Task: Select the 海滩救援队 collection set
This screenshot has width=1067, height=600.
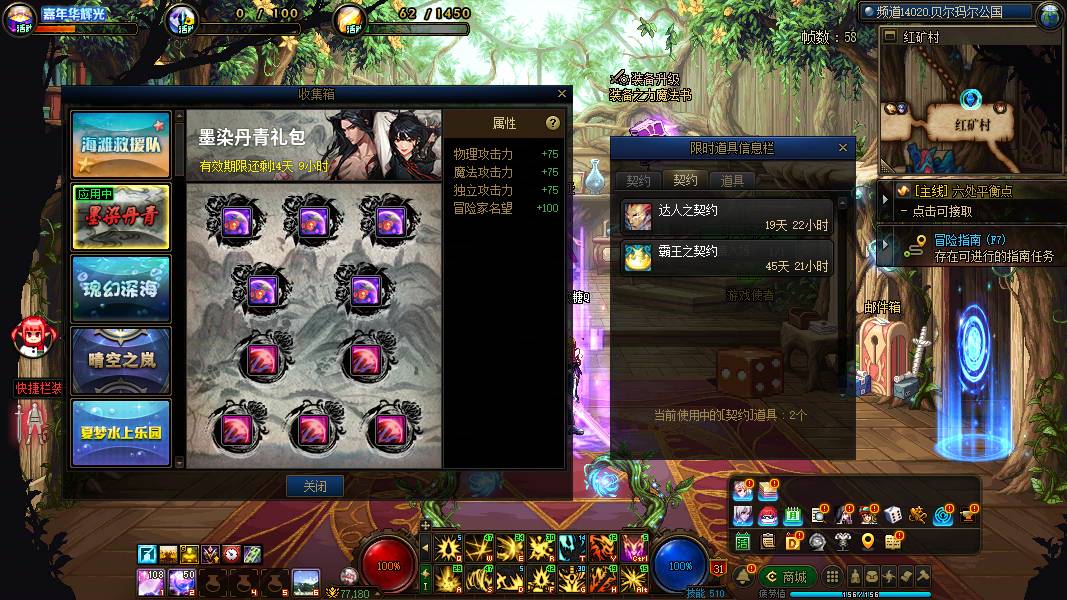Action: point(121,145)
